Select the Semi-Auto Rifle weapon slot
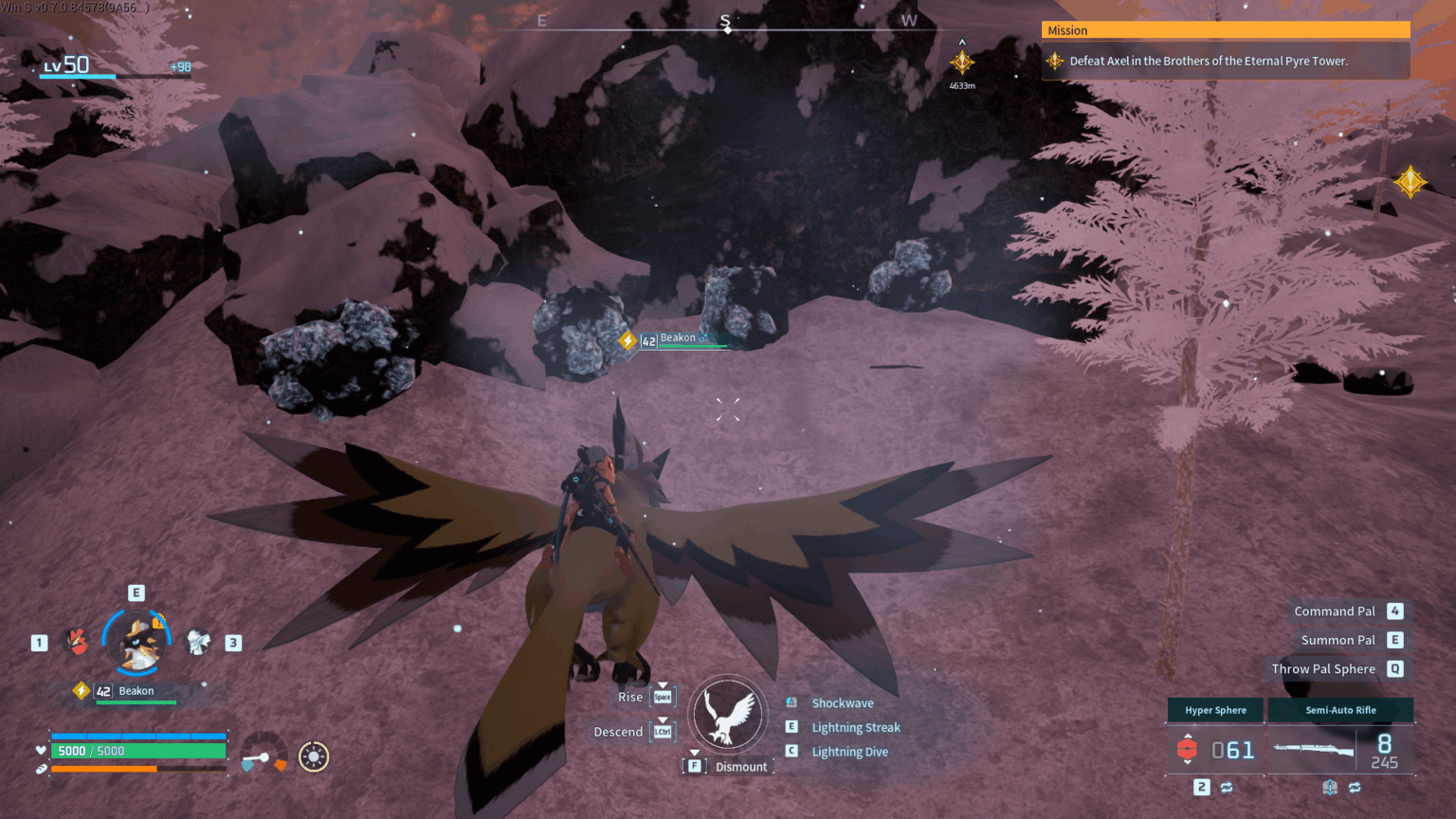The image size is (1456, 819). (1339, 710)
